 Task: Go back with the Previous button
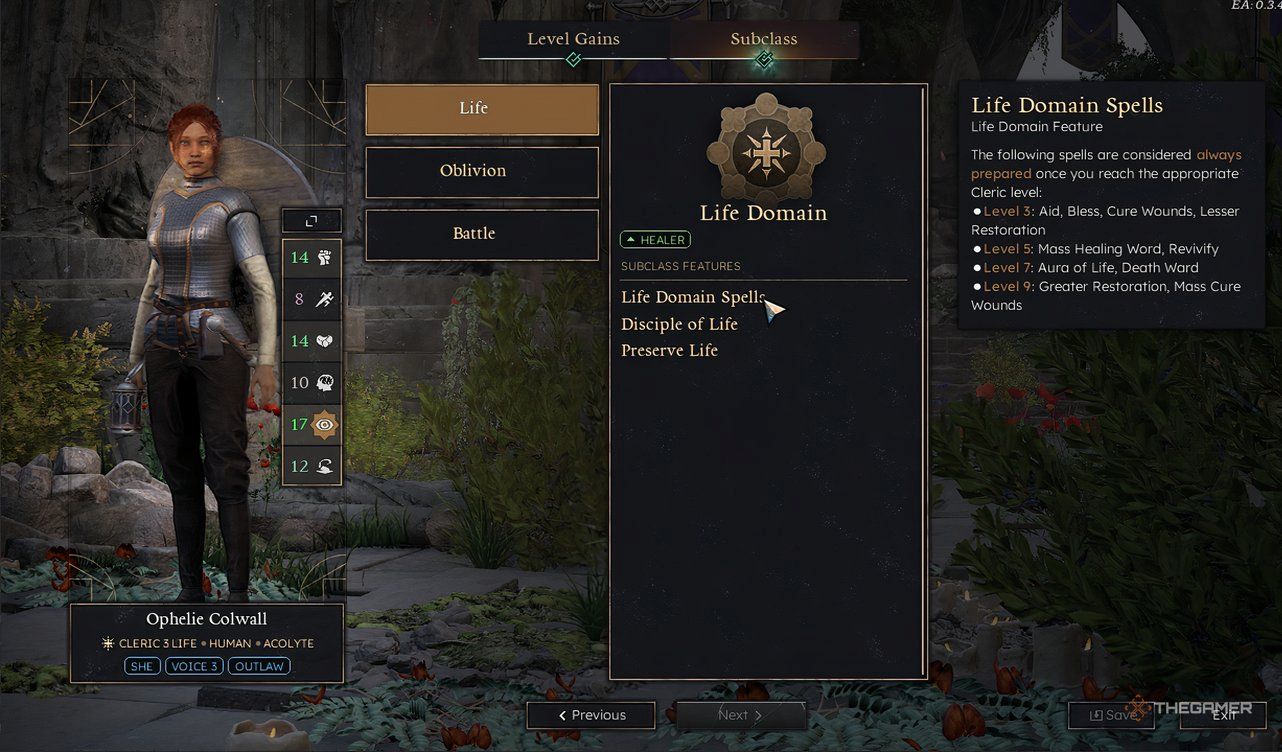coord(591,715)
